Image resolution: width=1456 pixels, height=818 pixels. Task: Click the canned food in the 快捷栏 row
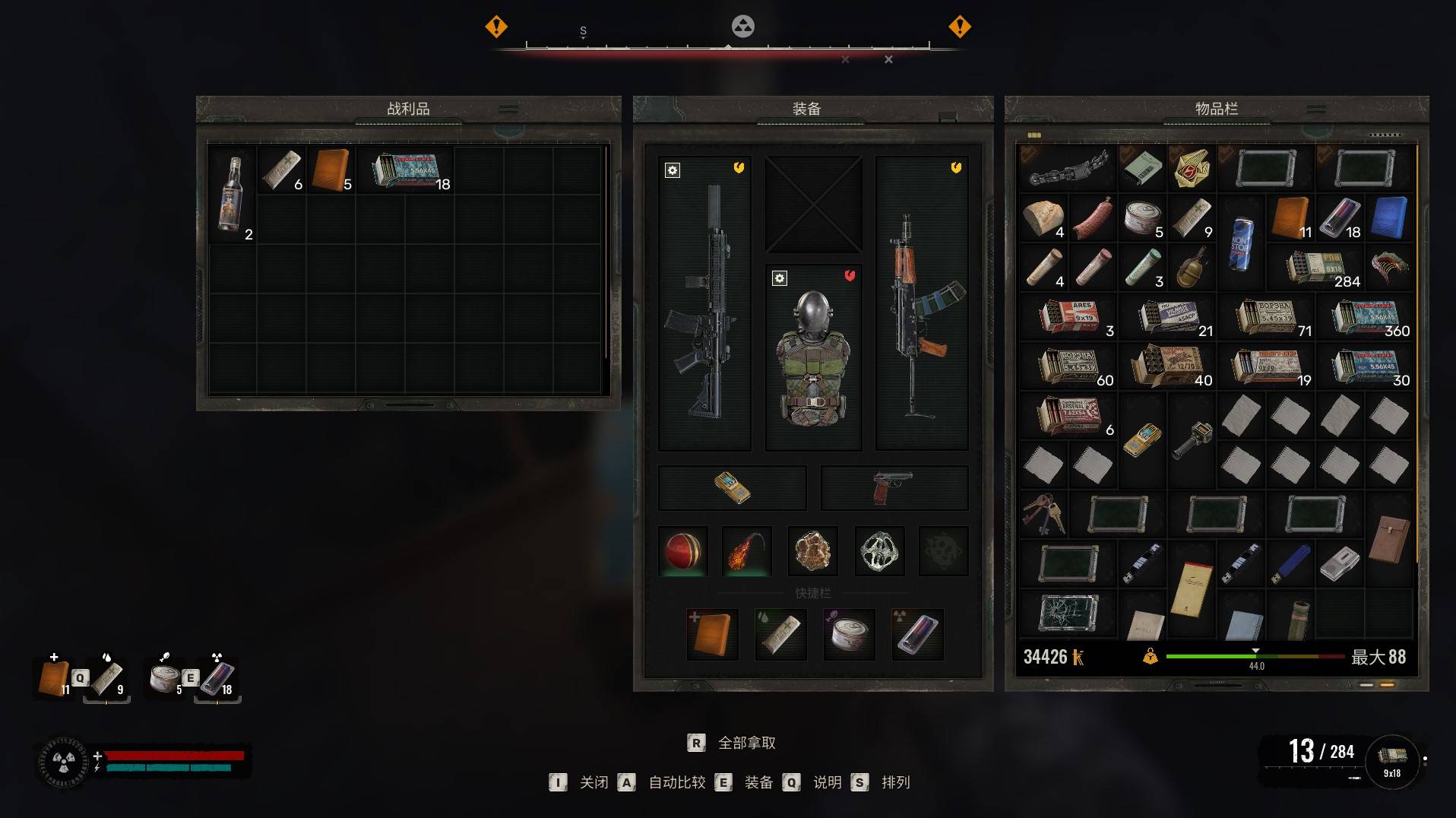pyautogui.click(x=849, y=634)
